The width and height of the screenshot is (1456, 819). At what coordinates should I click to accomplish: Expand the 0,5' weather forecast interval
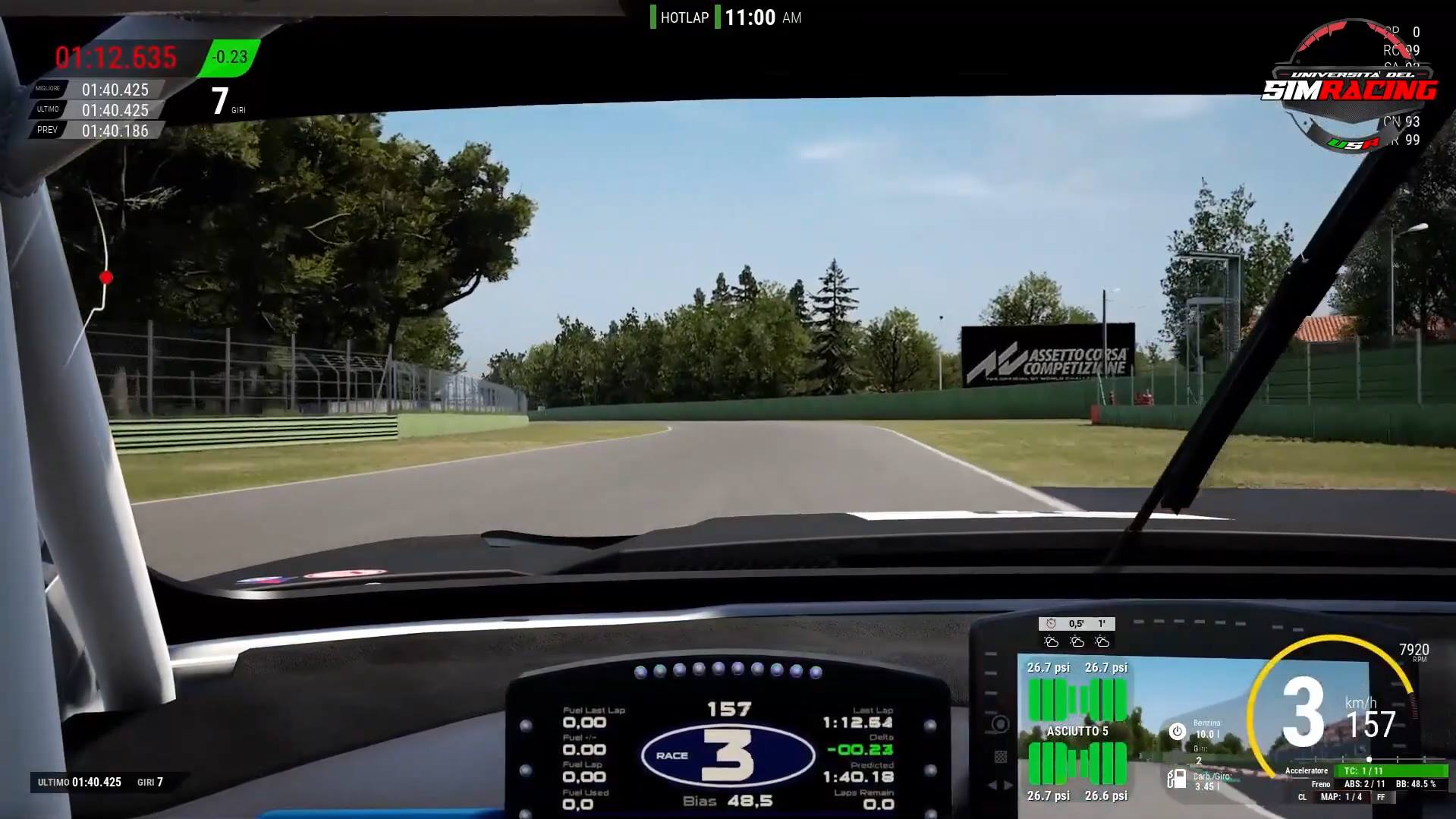point(1077,624)
